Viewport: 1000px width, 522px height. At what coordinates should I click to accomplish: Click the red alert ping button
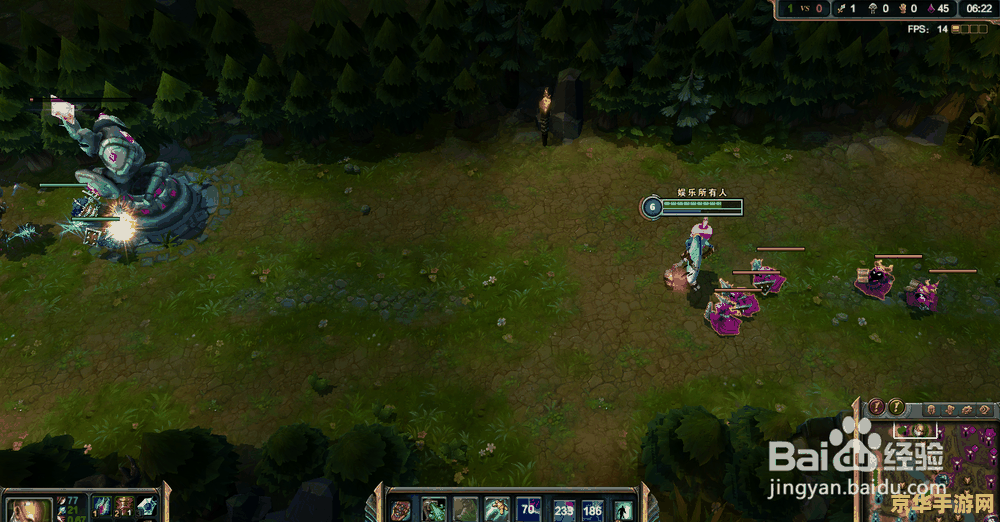(x=876, y=407)
